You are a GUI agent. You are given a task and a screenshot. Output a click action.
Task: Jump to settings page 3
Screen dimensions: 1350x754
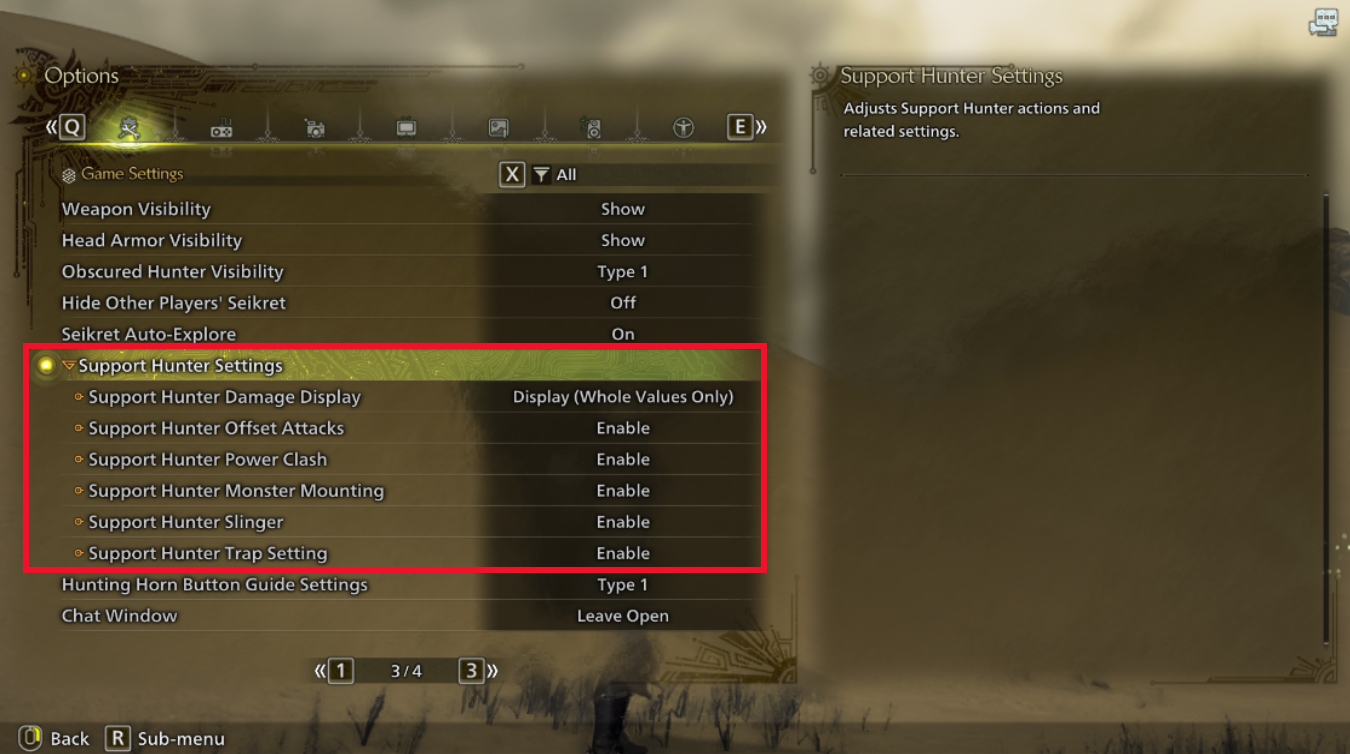471,670
